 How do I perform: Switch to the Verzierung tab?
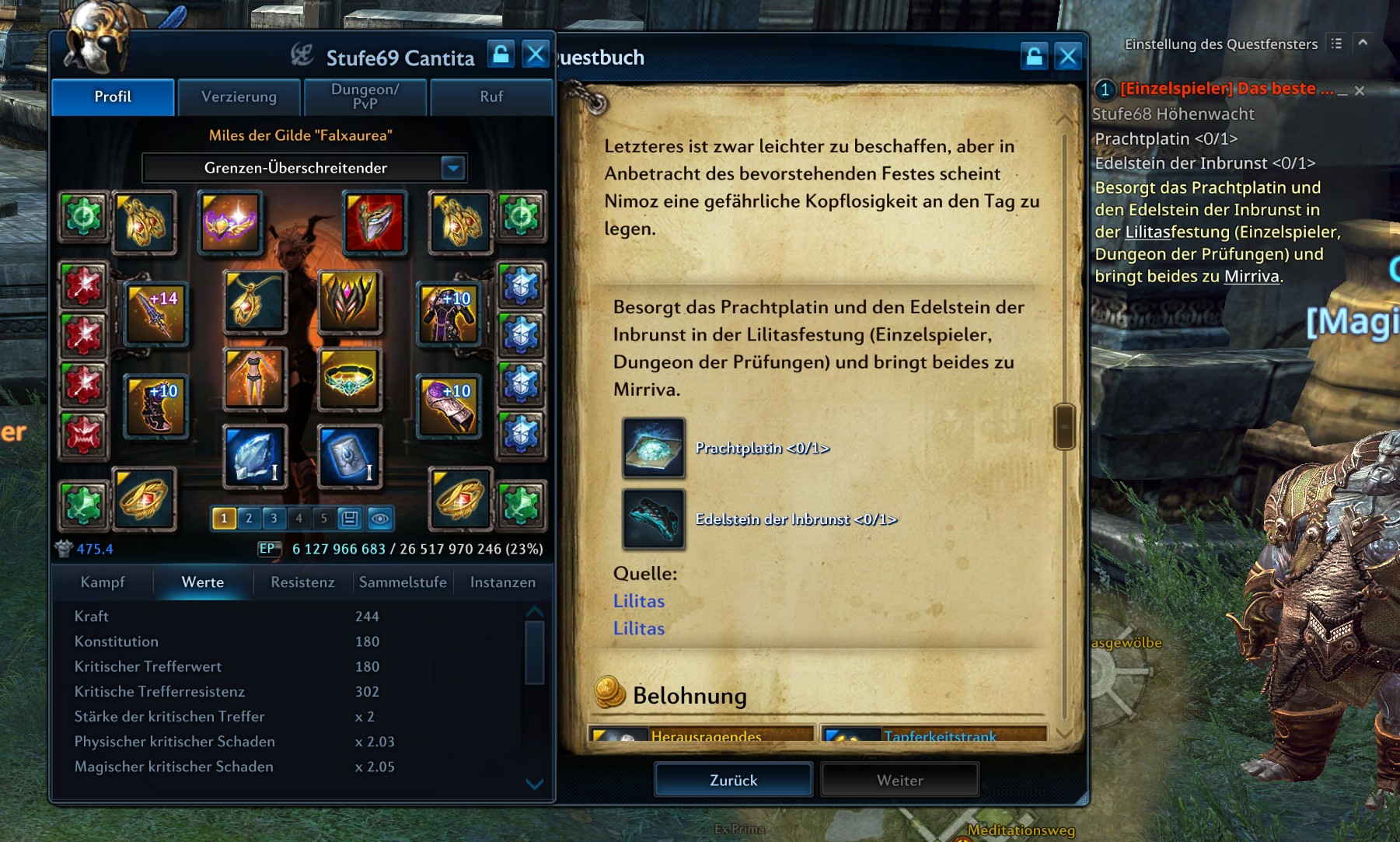pyautogui.click(x=239, y=97)
